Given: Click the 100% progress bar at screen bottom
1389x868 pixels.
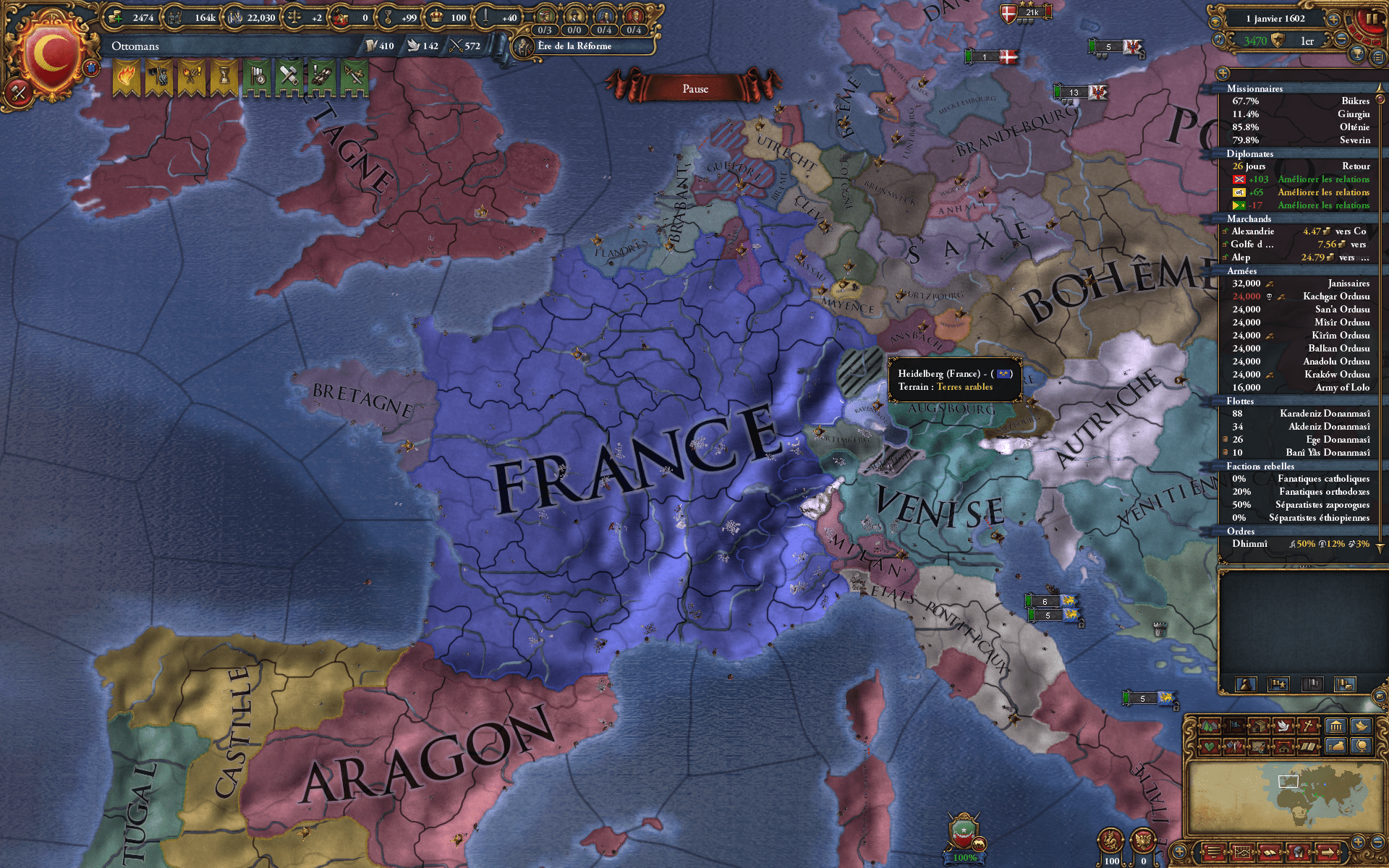Looking at the screenshot, I should [x=965, y=858].
